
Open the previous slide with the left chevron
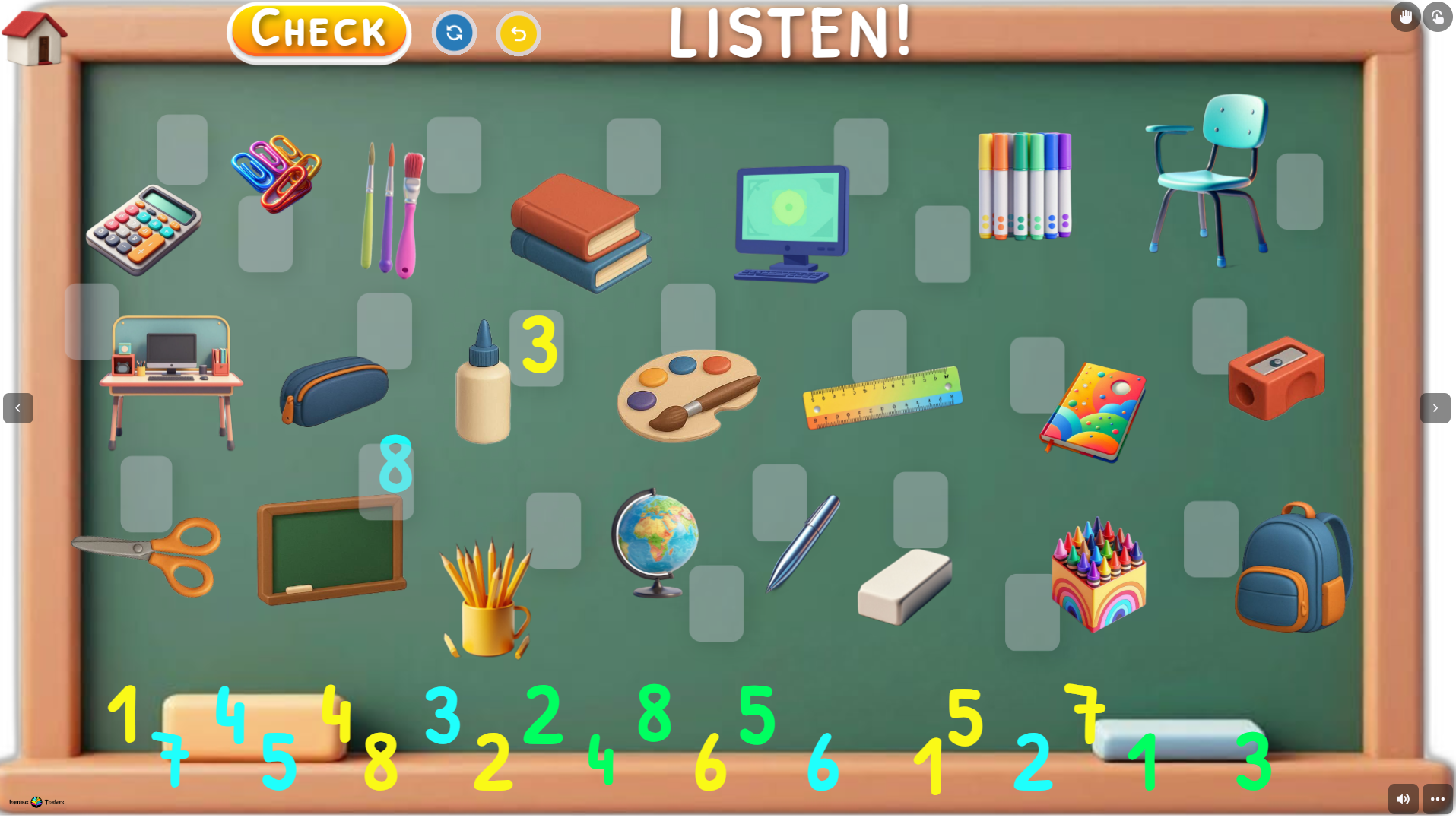18,408
